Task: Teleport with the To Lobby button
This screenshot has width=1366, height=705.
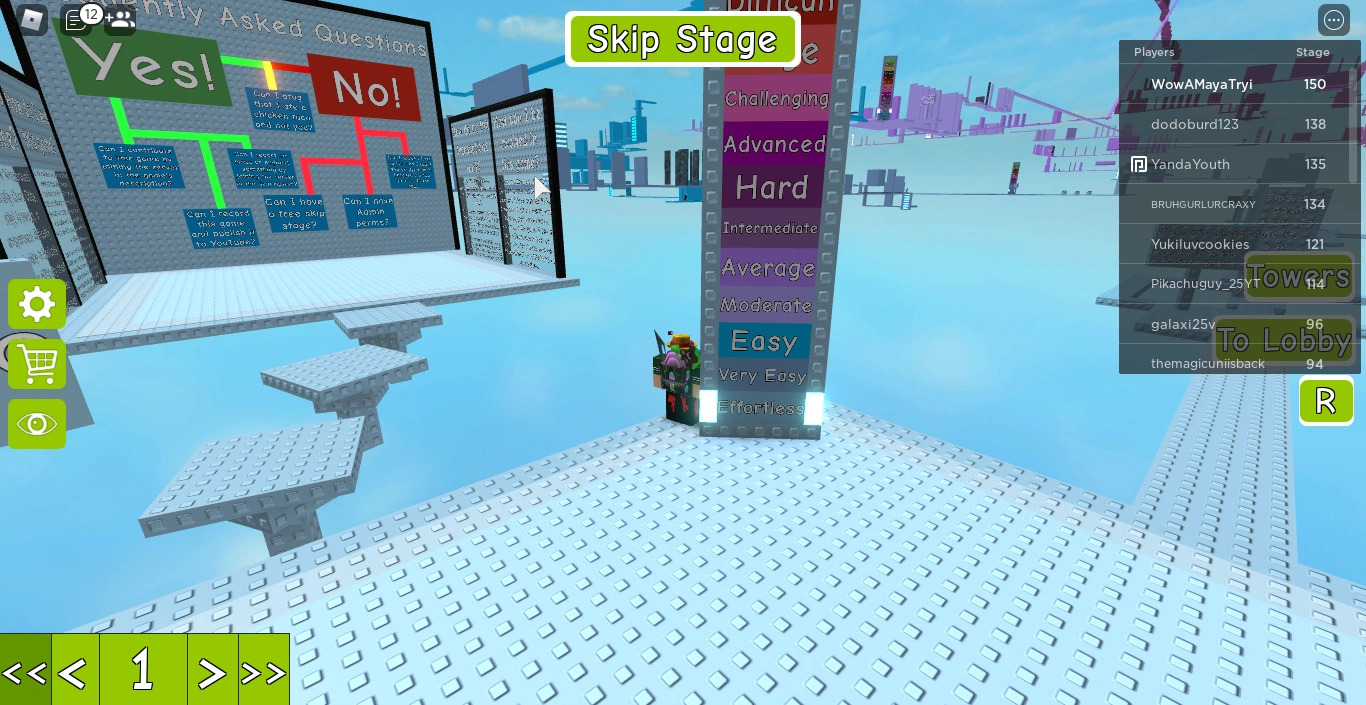Action: [x=1284, y=340]
